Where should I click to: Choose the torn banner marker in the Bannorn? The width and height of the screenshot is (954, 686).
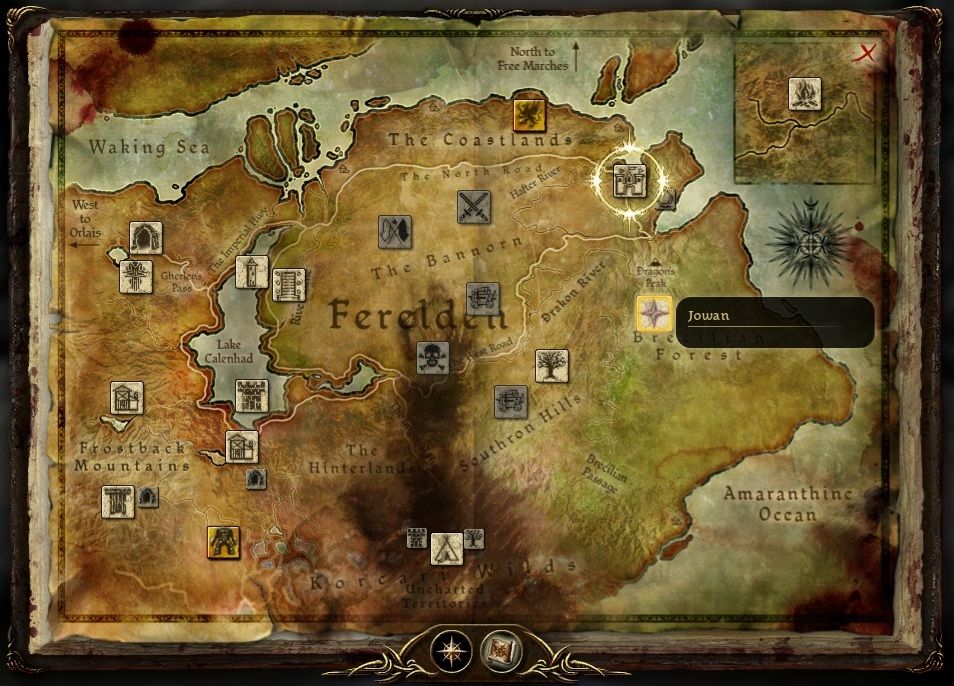pos(395,232)
